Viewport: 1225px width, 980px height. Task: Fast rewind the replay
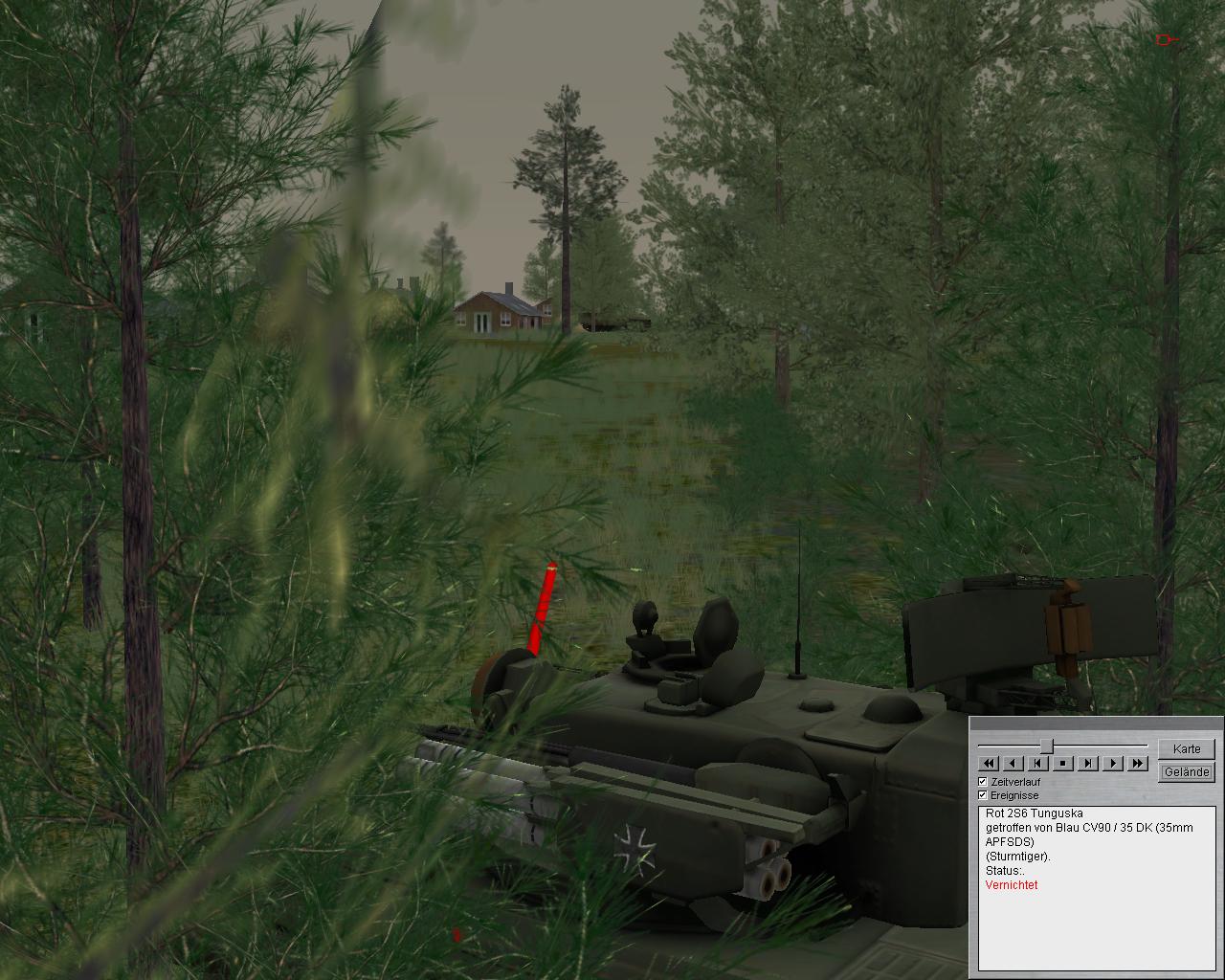pos(989,763)
